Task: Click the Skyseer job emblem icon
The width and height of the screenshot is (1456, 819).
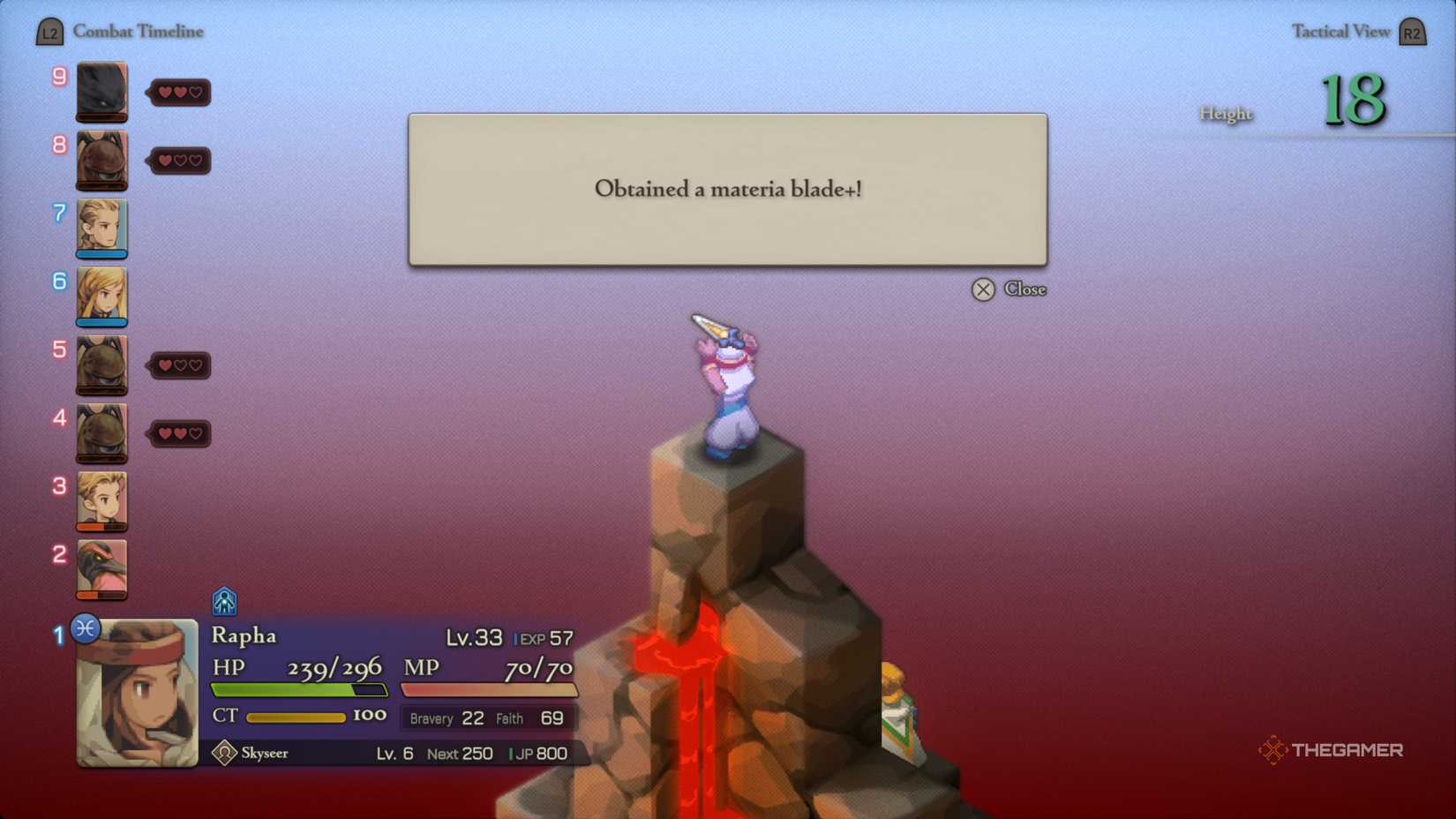Action: 223,753
